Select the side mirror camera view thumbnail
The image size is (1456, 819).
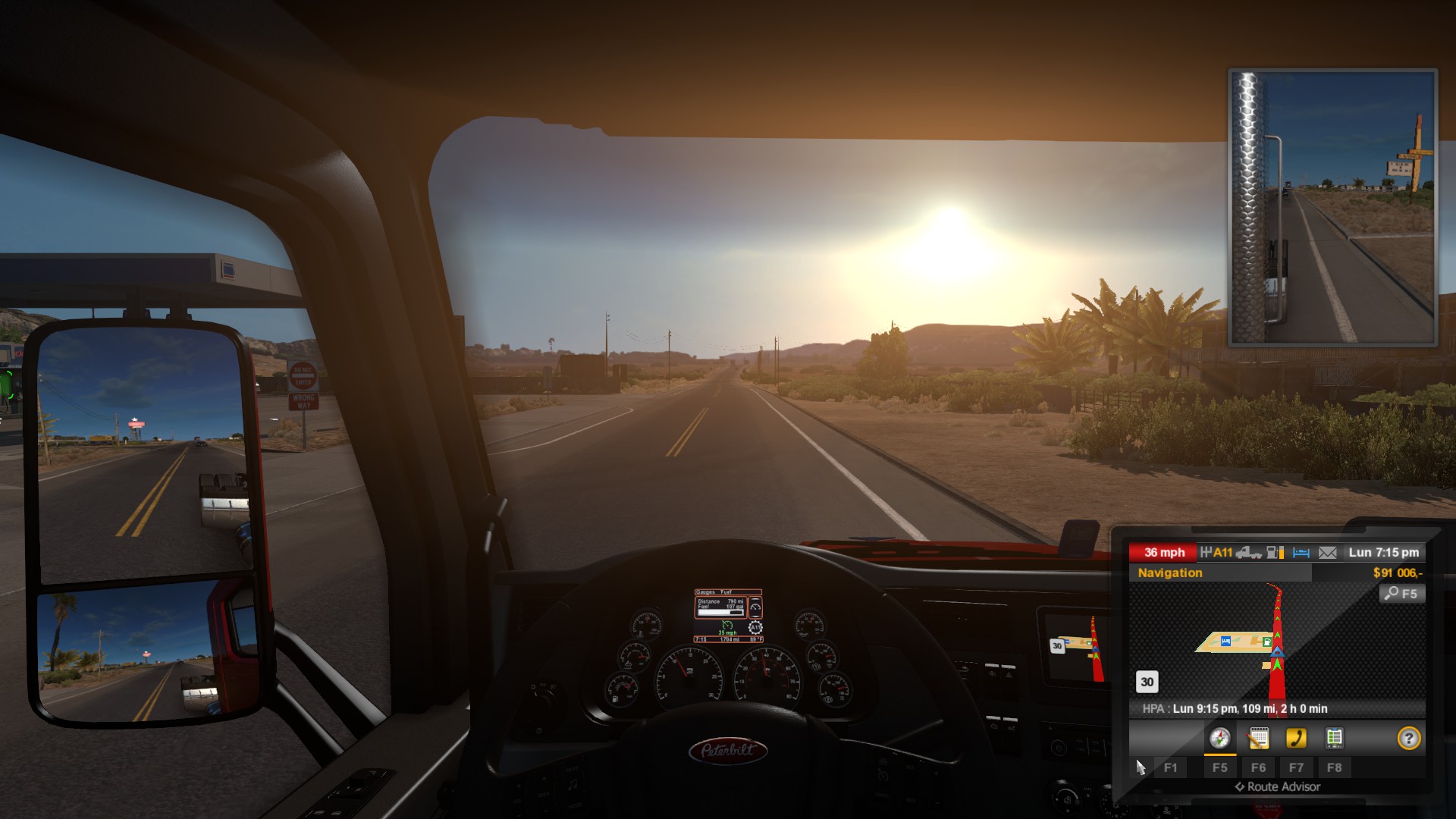click(x=1332, y=207)
